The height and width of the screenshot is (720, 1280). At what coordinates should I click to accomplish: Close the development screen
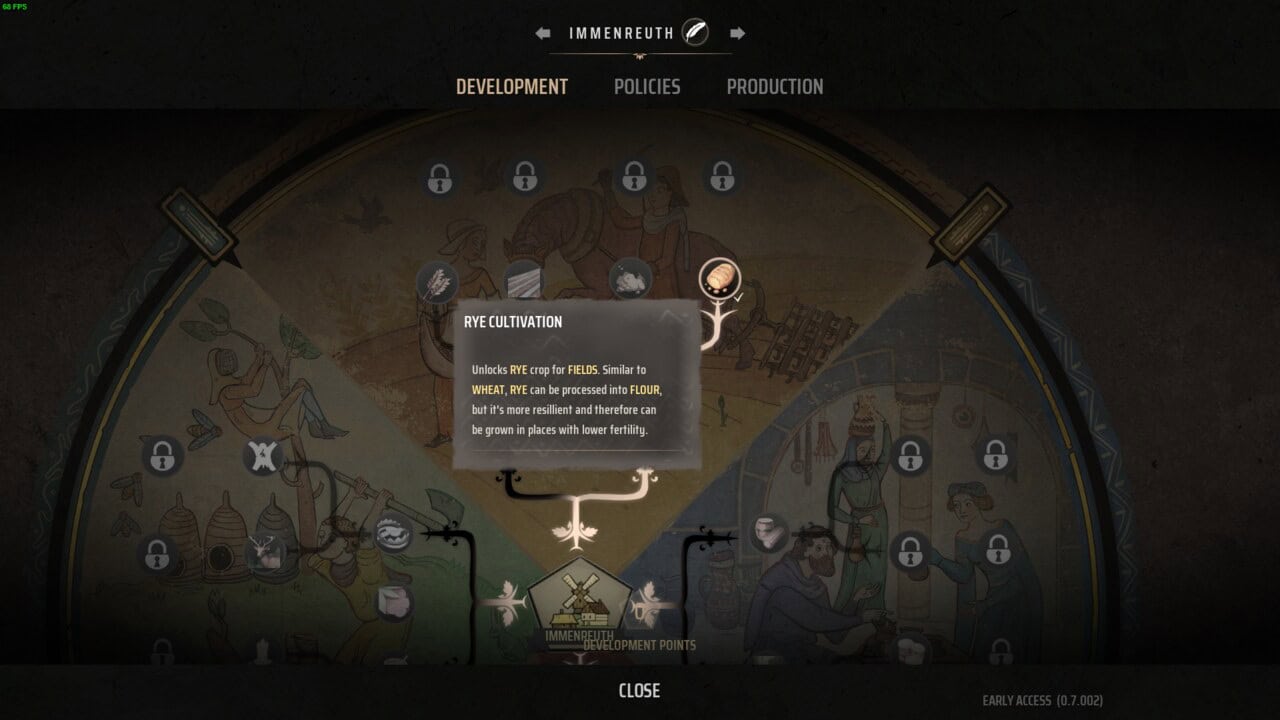click(x=639, y=691)
